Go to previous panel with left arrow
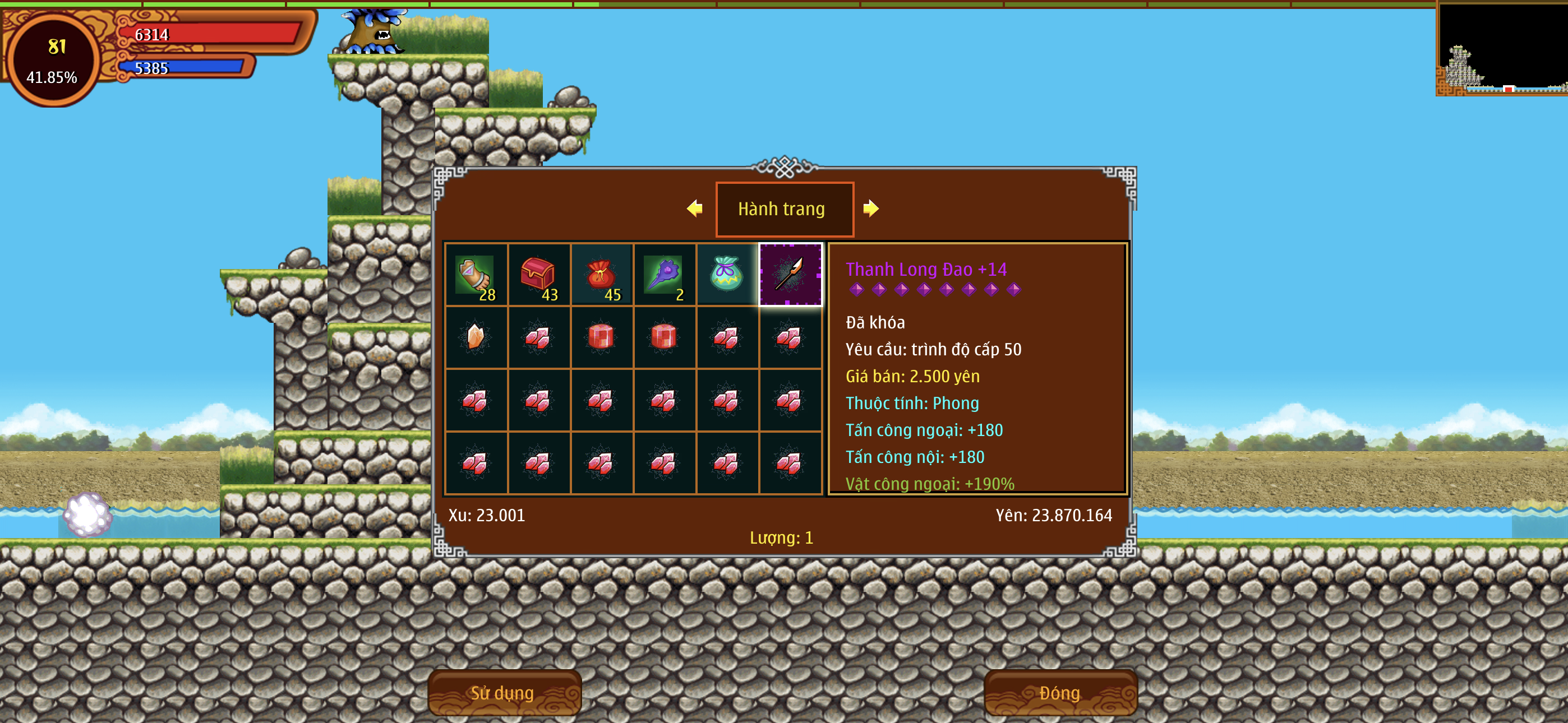This screenshot has width=1568, height=723. coord(694,208)
